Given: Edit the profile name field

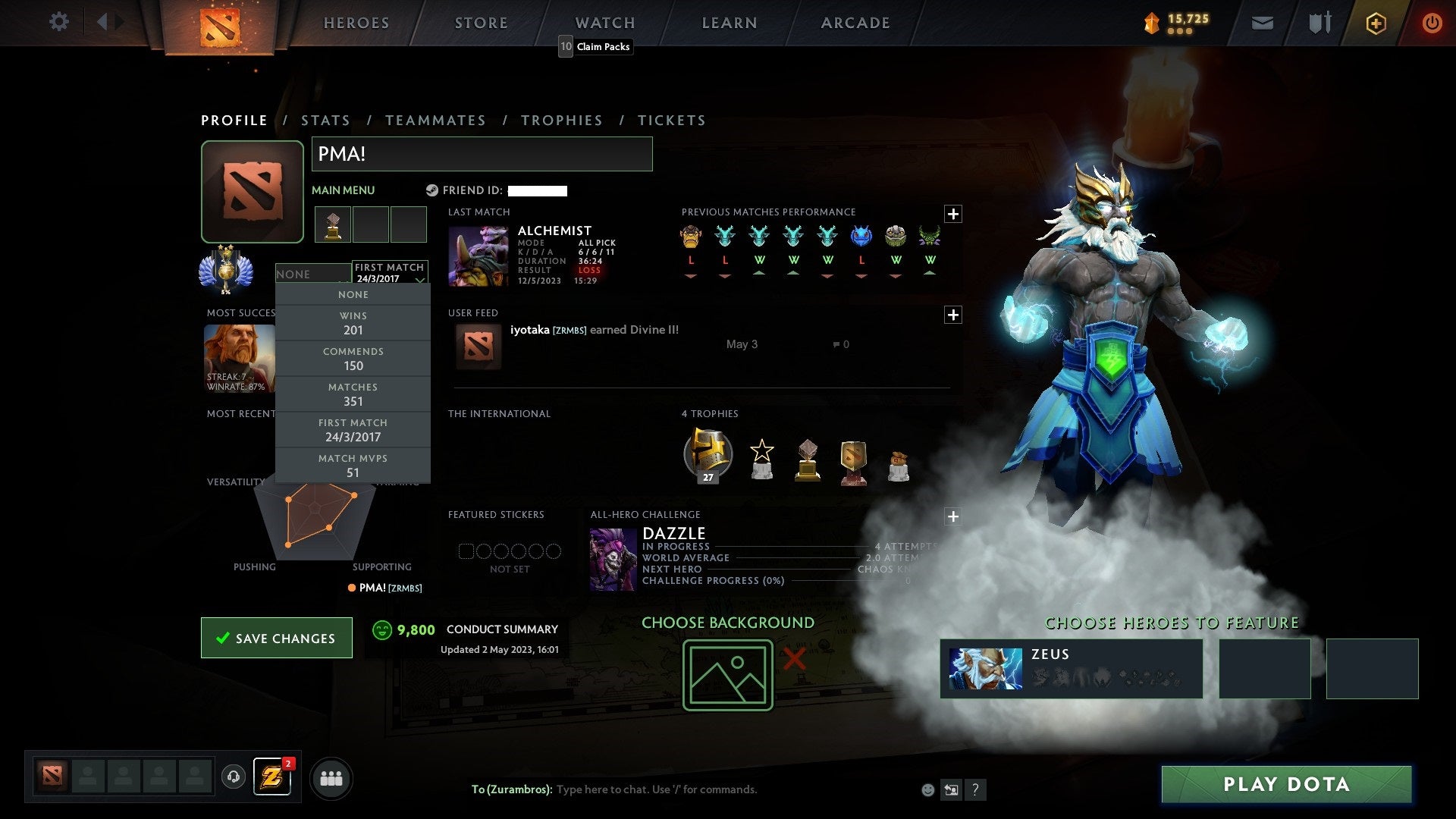Looking at the screenshot, I should pyautogui.click(x=482, y=154).
